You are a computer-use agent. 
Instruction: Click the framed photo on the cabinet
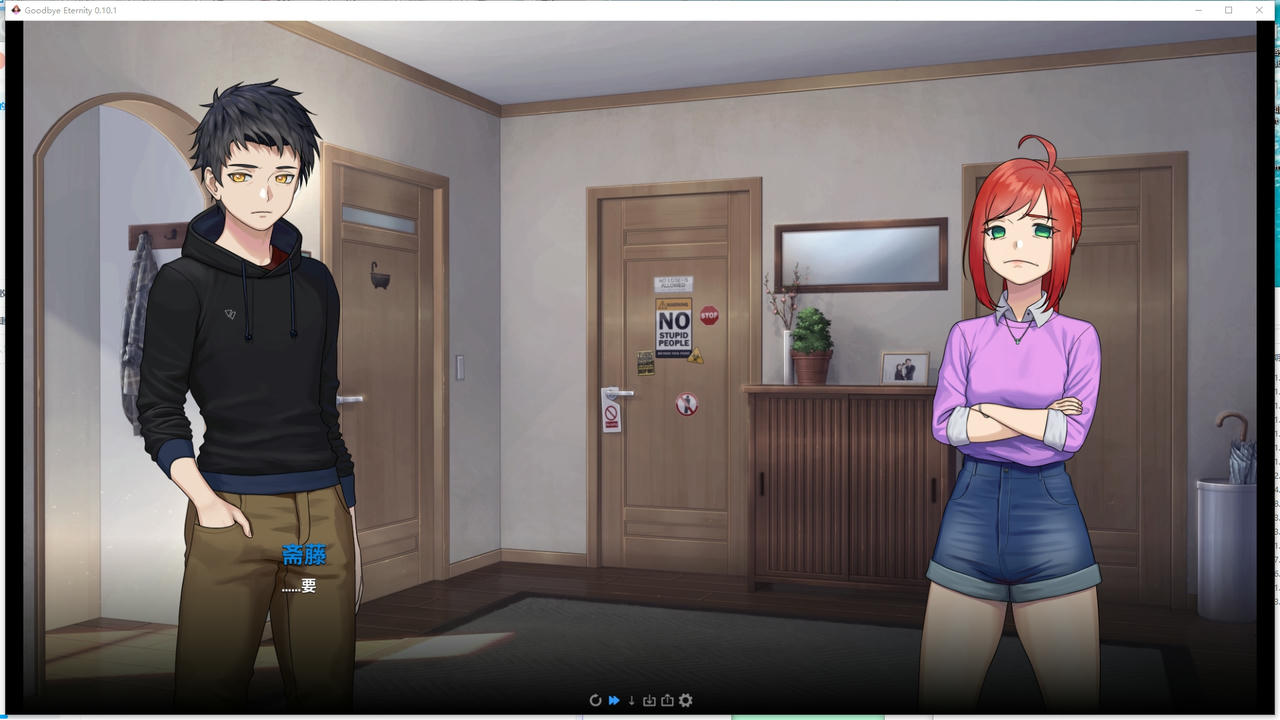[x=902, y=368]
